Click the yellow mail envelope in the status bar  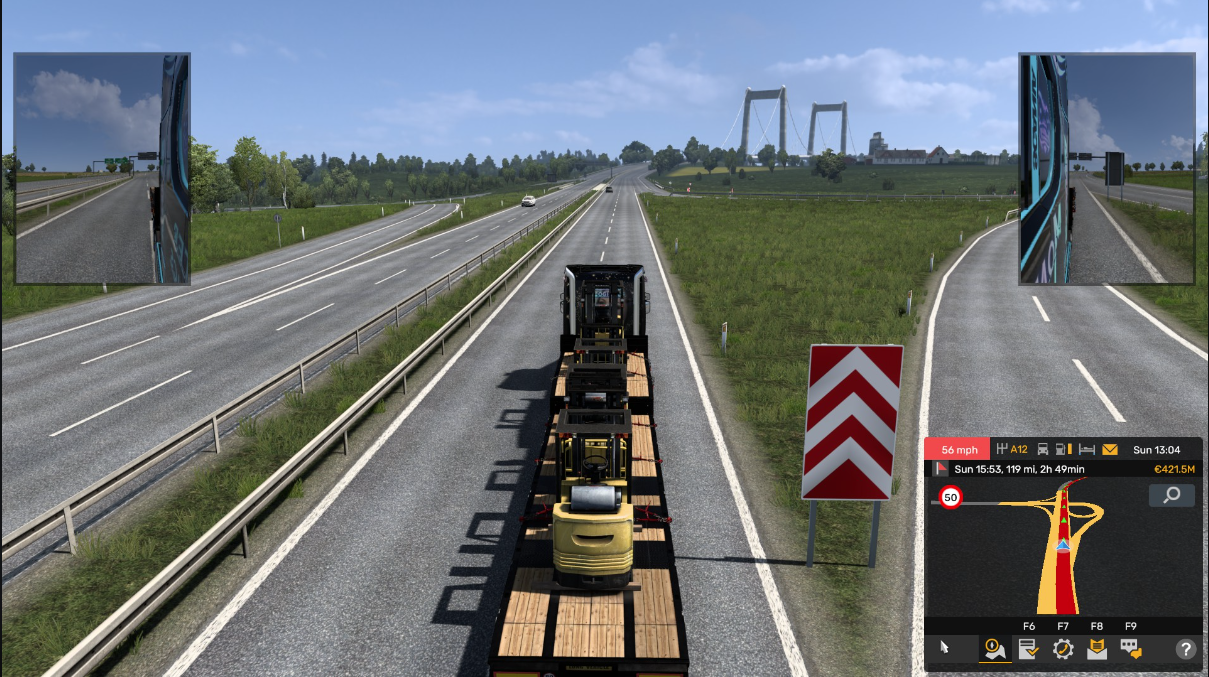click(x=1110, y=449)
